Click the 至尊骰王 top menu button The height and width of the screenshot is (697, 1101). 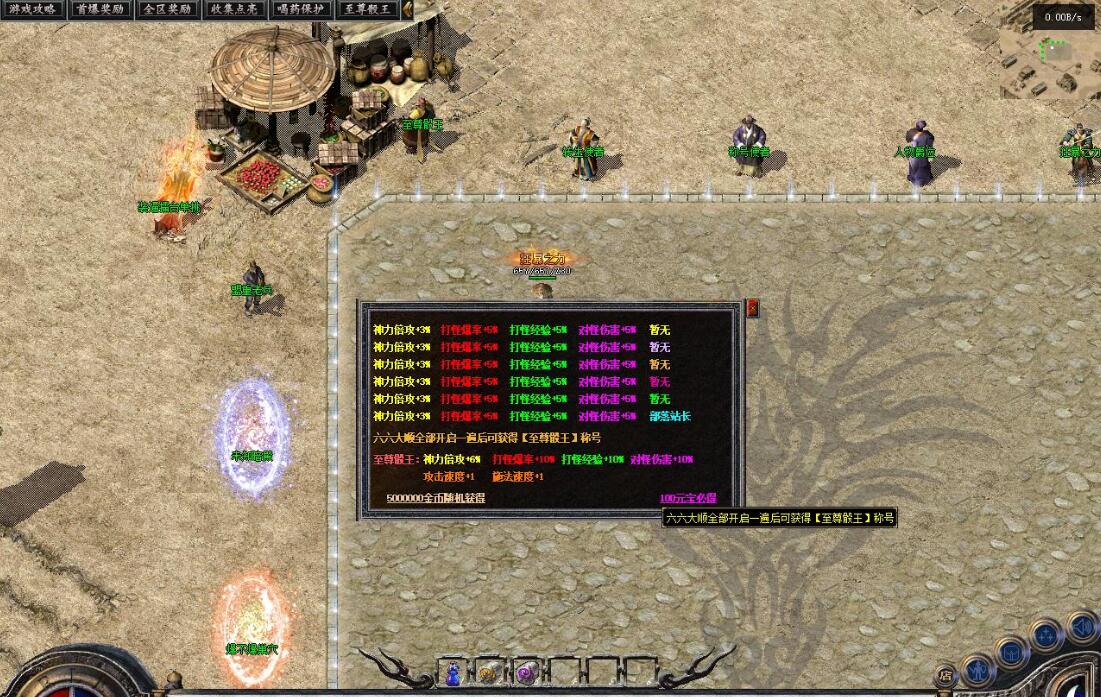pyautogui.click(x=368, y=10)
